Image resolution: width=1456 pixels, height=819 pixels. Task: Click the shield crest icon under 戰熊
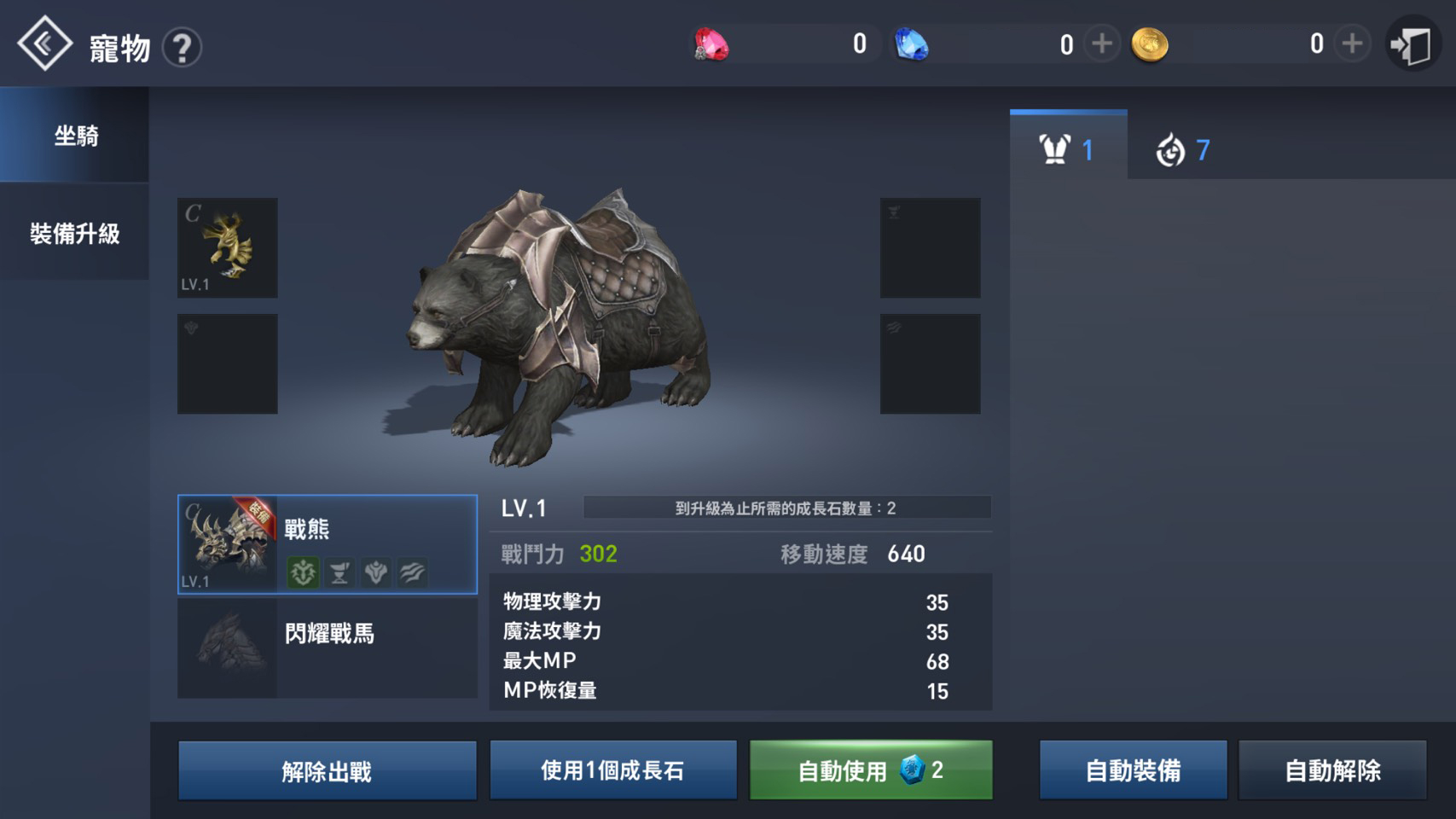click(375, 572)
